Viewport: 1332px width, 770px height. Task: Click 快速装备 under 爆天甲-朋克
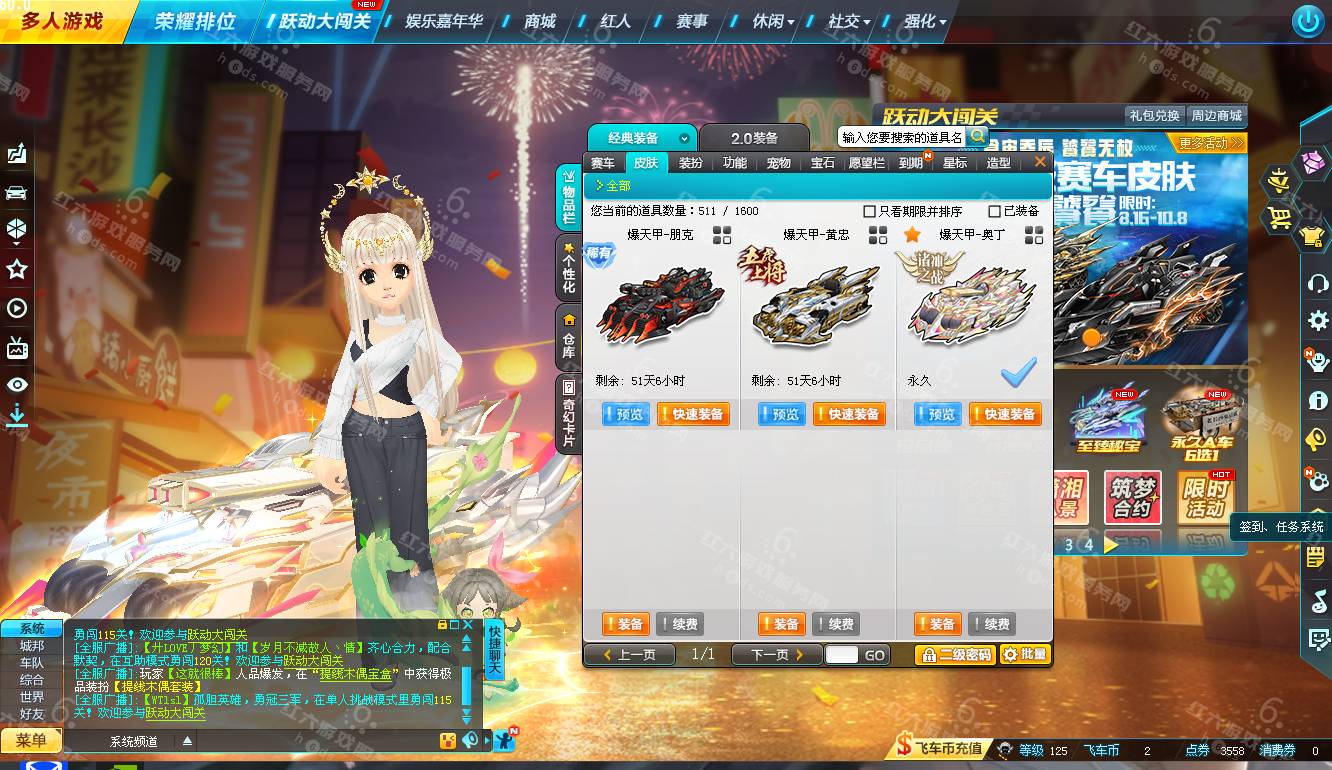694,413
